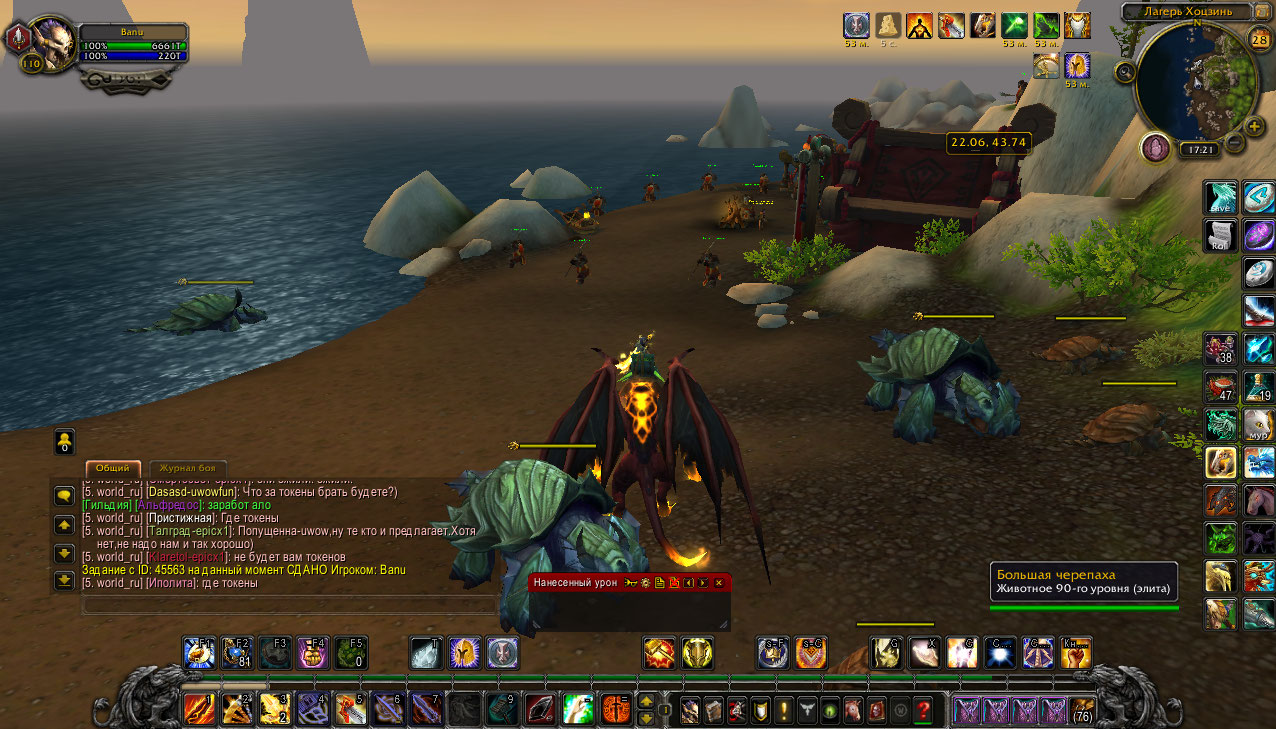
Task: Click the minimap
Action: [1197, 82]
